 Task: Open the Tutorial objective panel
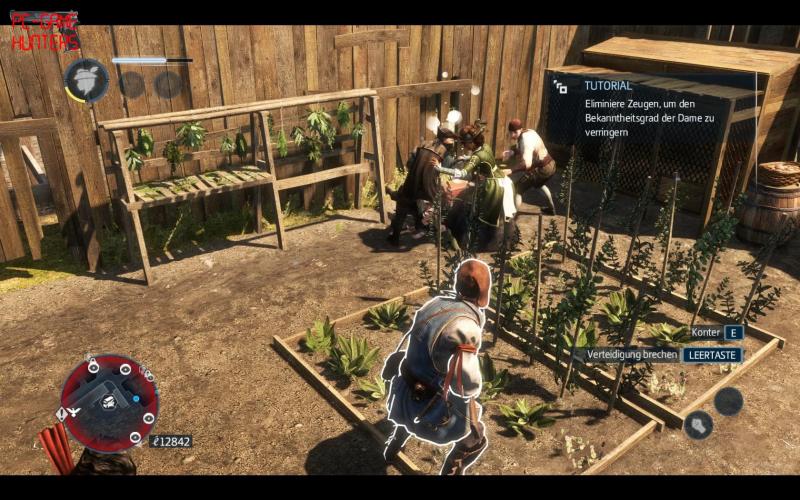(x=651, y=109)
